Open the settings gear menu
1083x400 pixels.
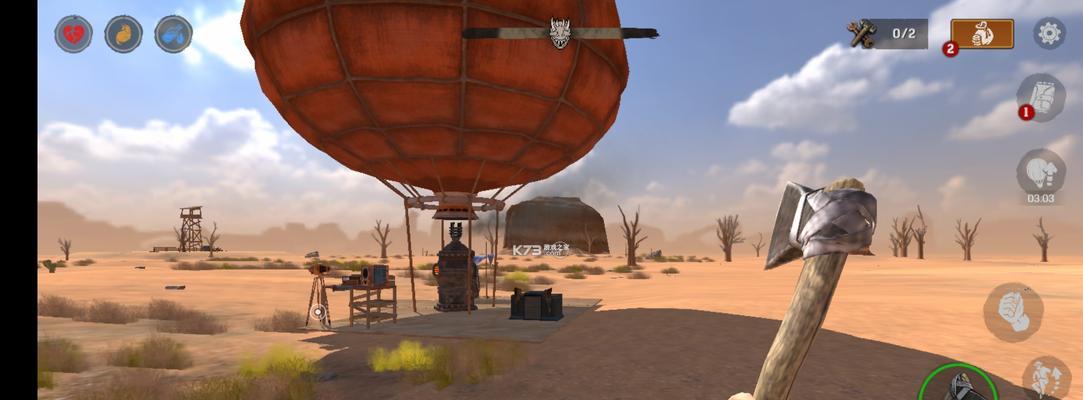click(x=1048, y=34)
